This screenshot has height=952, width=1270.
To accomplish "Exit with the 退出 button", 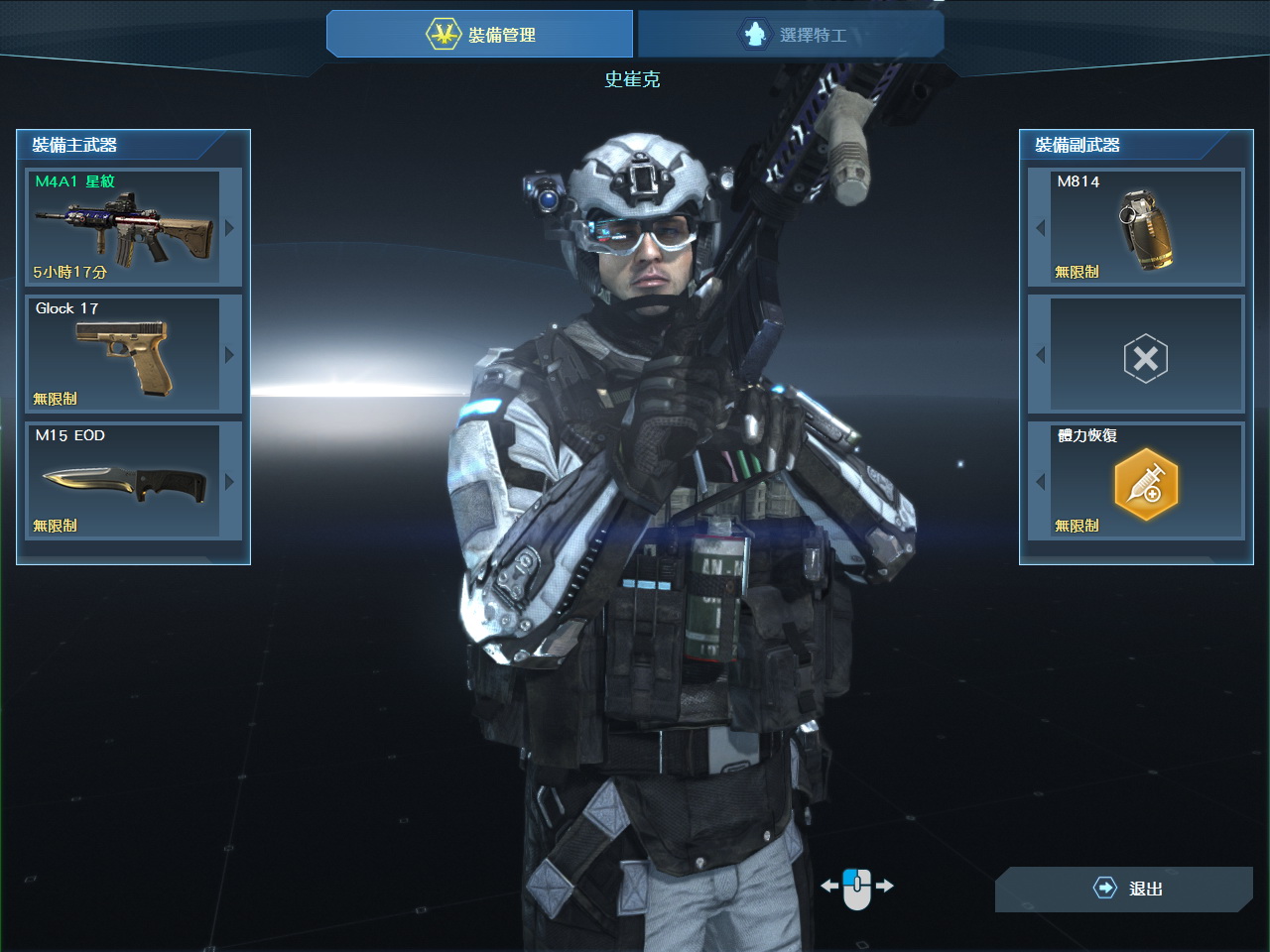I will pyautogui.click(x=1124, y=889).
